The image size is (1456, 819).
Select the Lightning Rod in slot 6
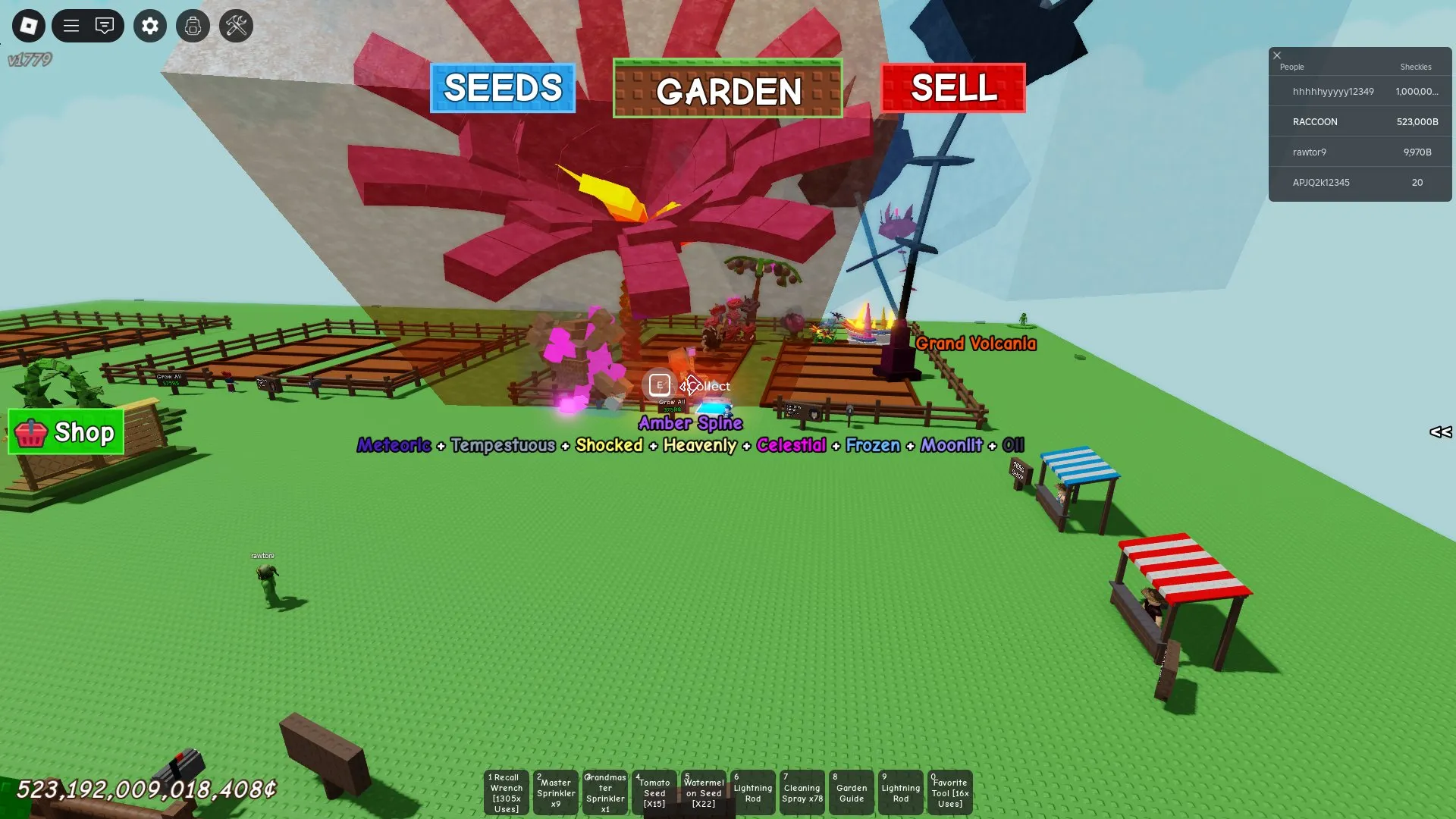752,792
